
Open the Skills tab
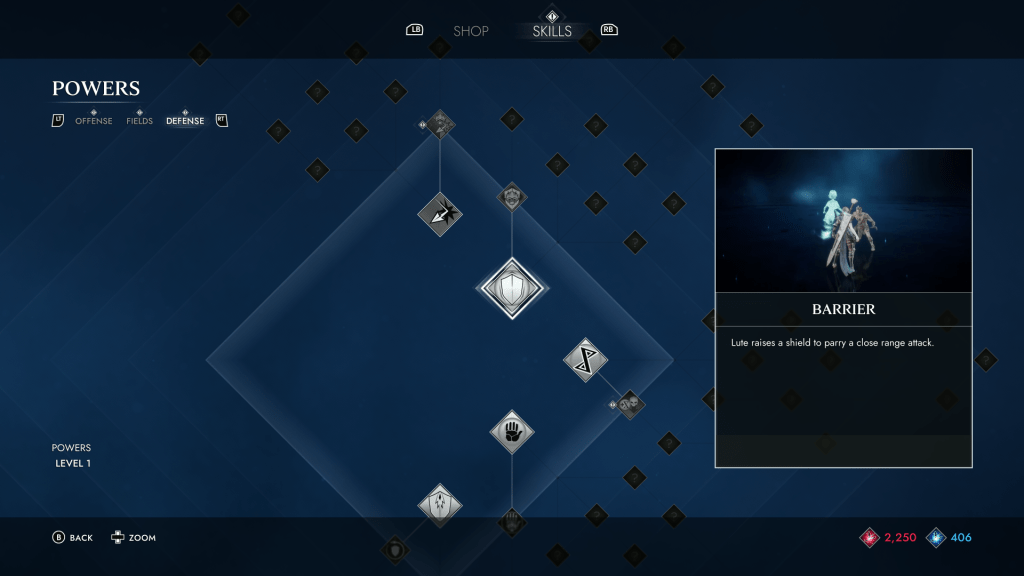tap(552, 31)
